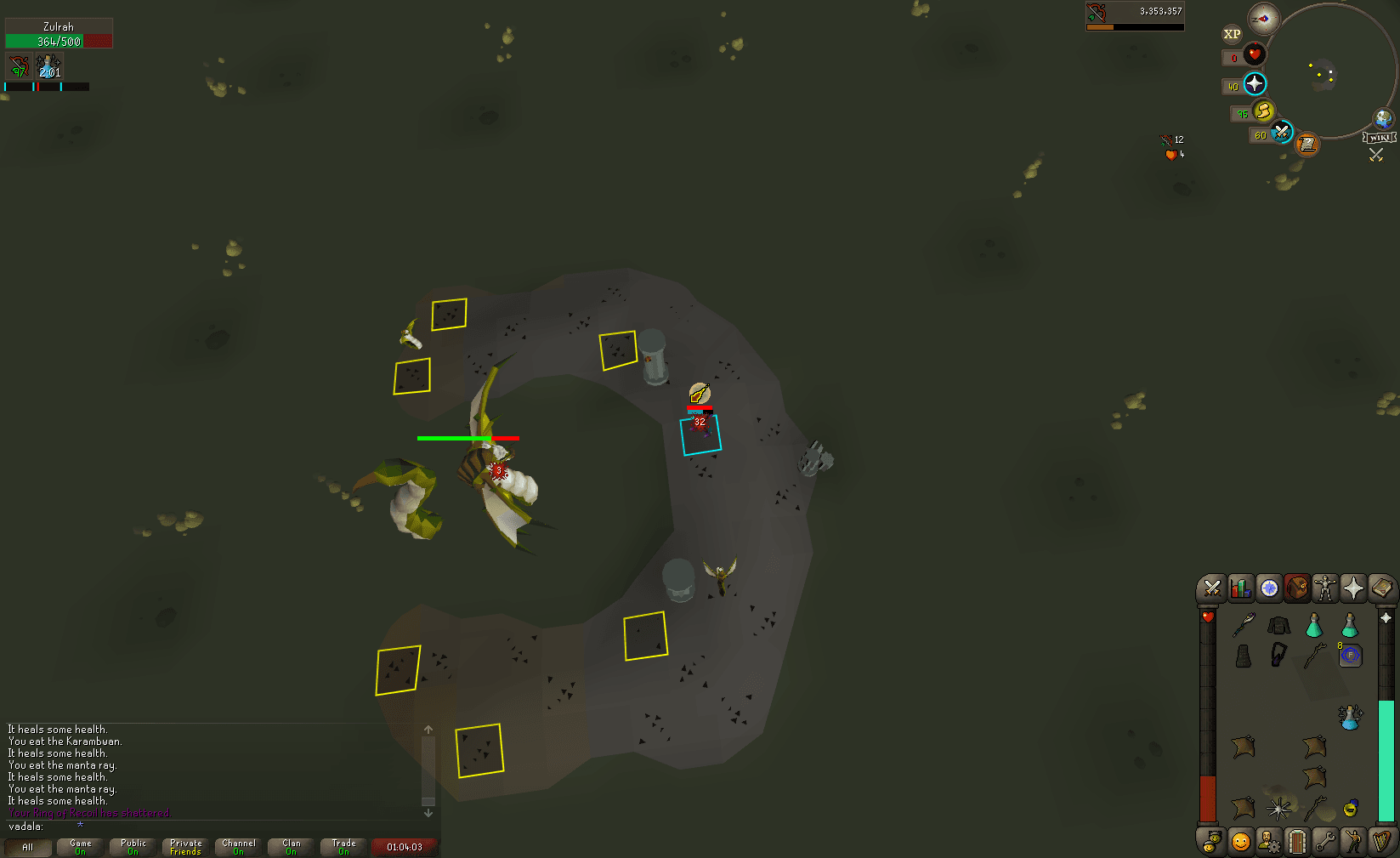Switch to the Game chat tab
Viewport: 1400px width, 858px height.
pyautogui.click(x=79, y=846)
